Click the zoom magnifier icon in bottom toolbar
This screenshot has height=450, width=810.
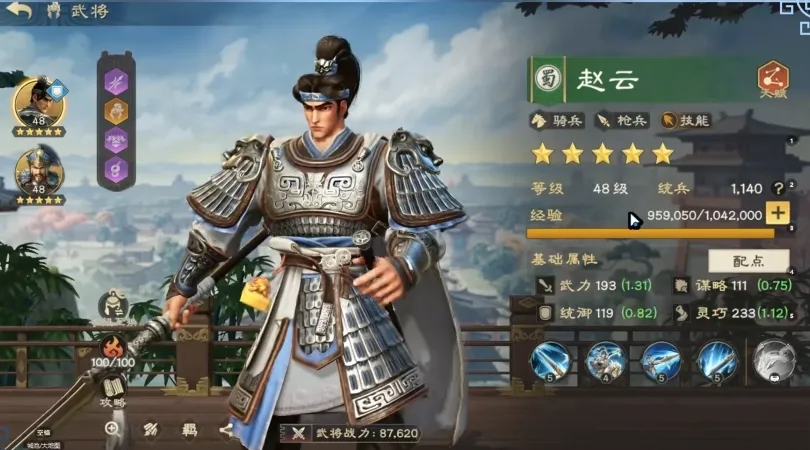click(x=112, y=428)
